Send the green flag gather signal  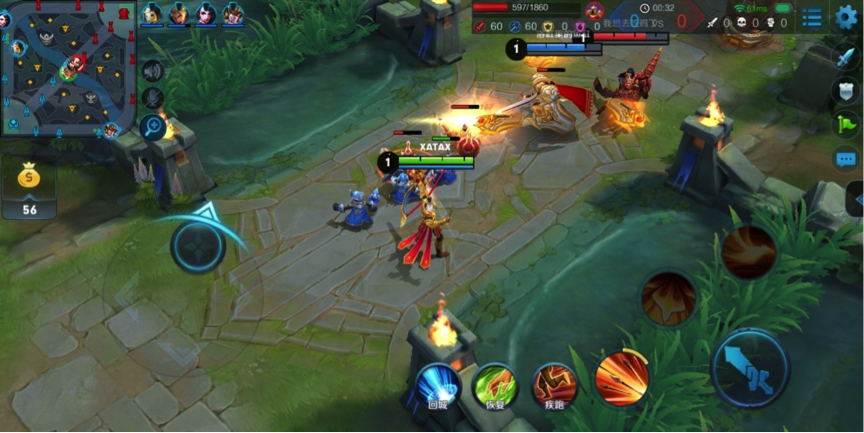pyautogui.click(x=846, y=125)
